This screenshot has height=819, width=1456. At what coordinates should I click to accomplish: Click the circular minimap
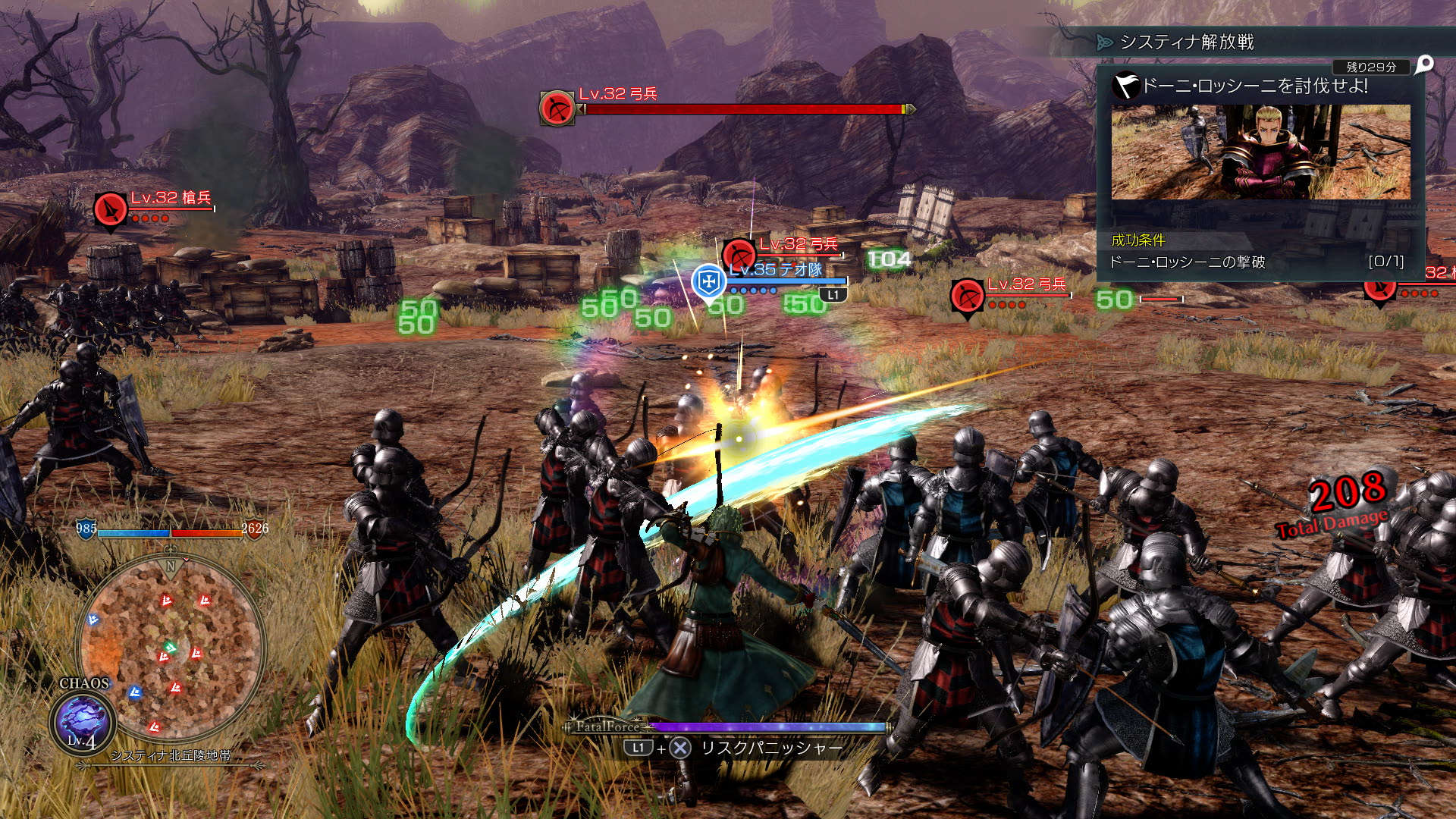(x=171, y=648)
